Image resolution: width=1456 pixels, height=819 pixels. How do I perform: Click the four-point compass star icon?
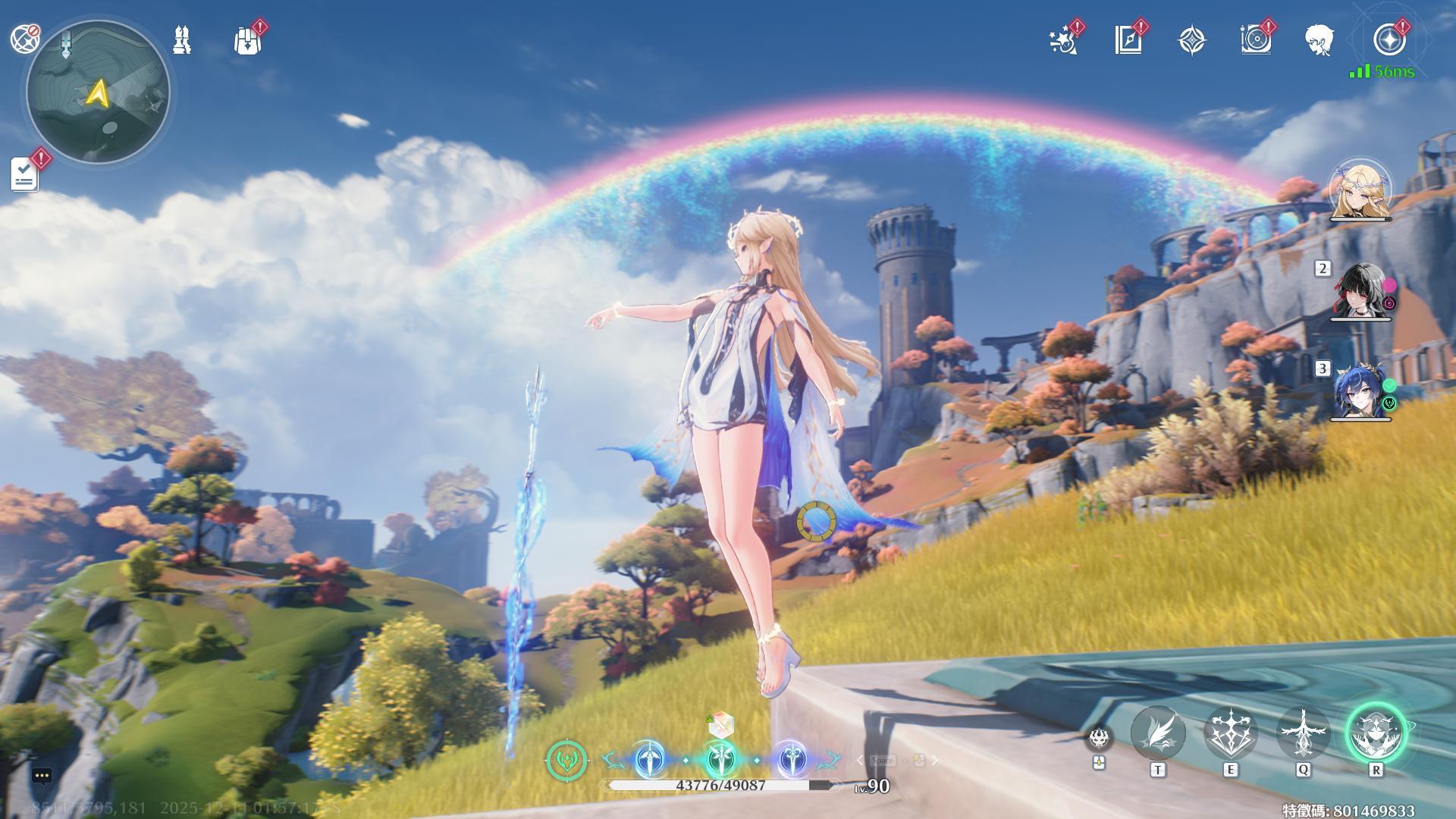click(1192, 40)
